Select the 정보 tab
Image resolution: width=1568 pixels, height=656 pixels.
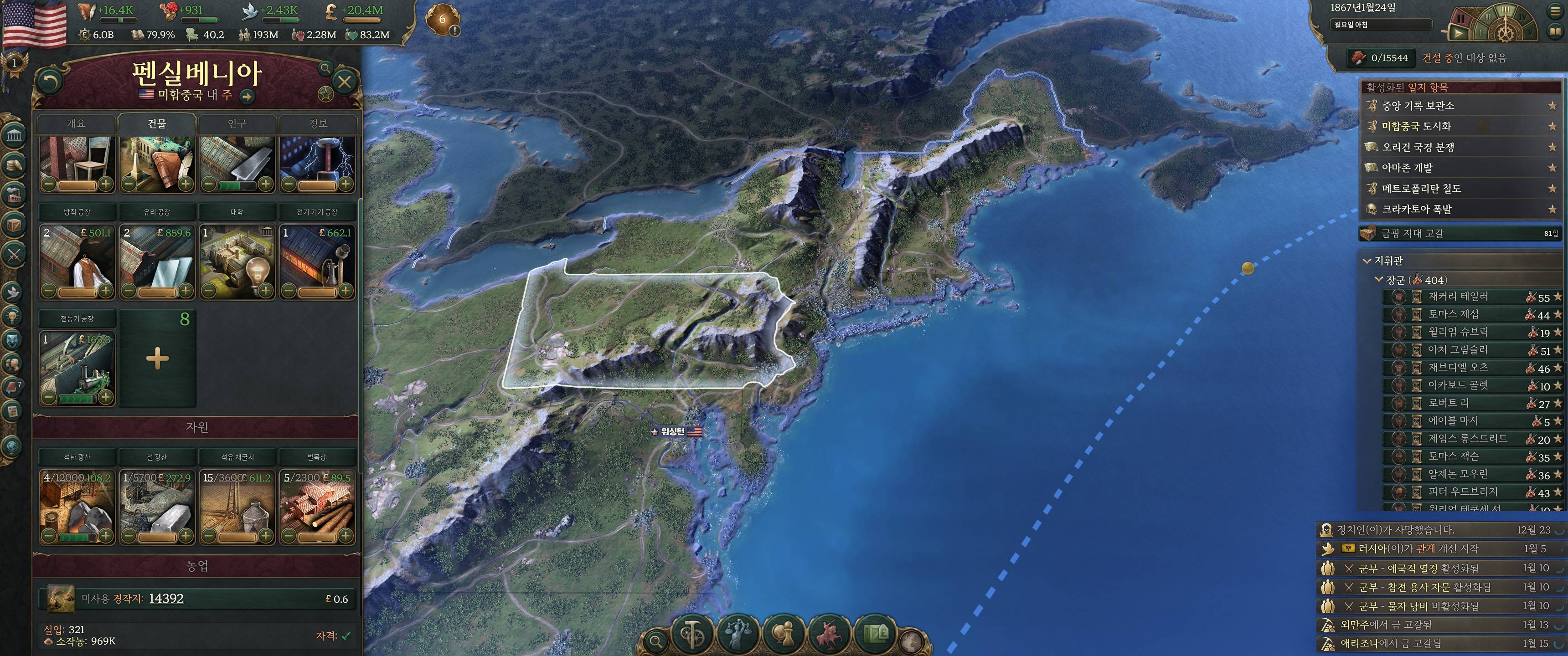(x=318, y=123)
